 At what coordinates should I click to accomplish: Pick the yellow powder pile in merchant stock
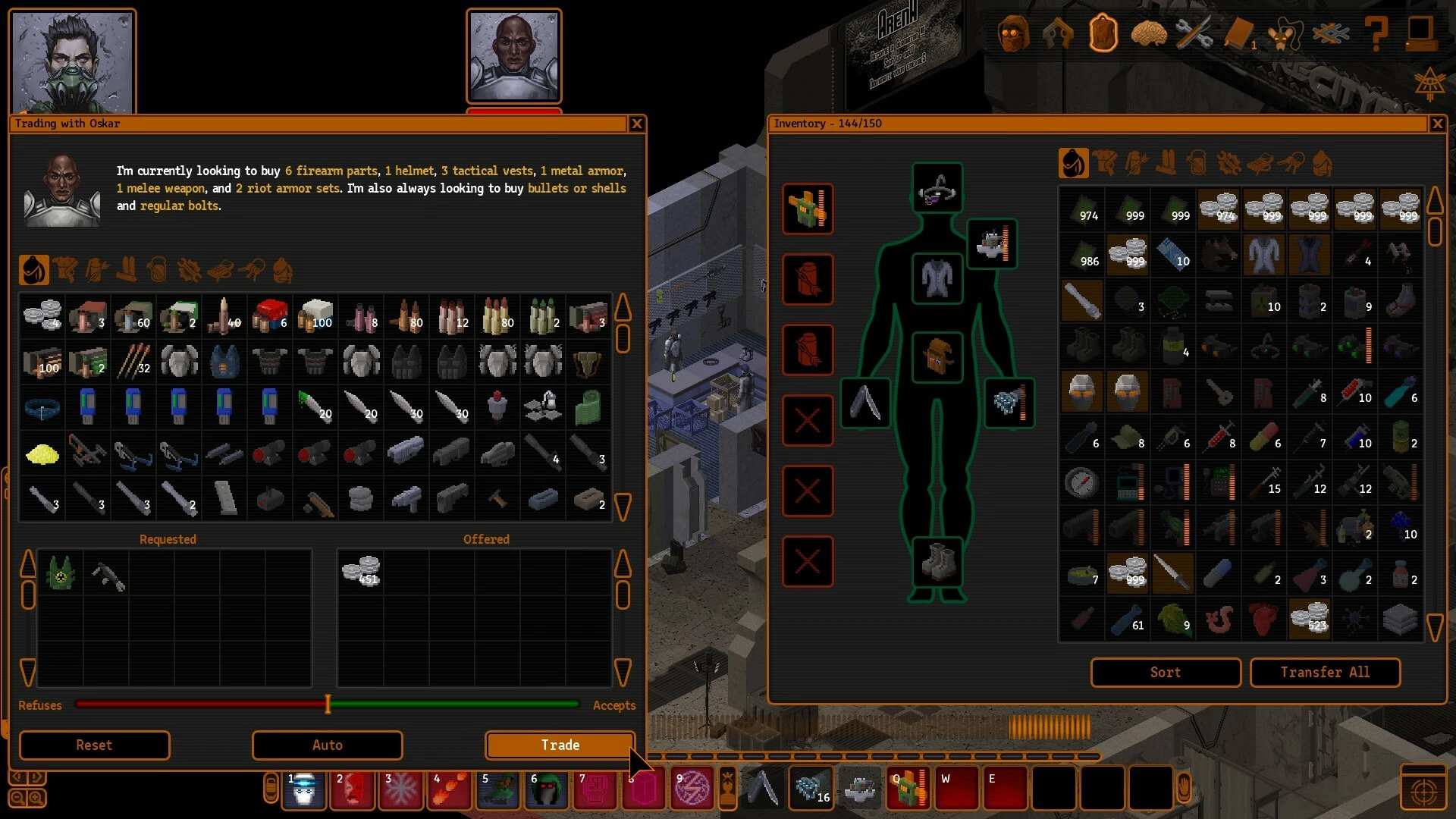(x=42, y=453)
